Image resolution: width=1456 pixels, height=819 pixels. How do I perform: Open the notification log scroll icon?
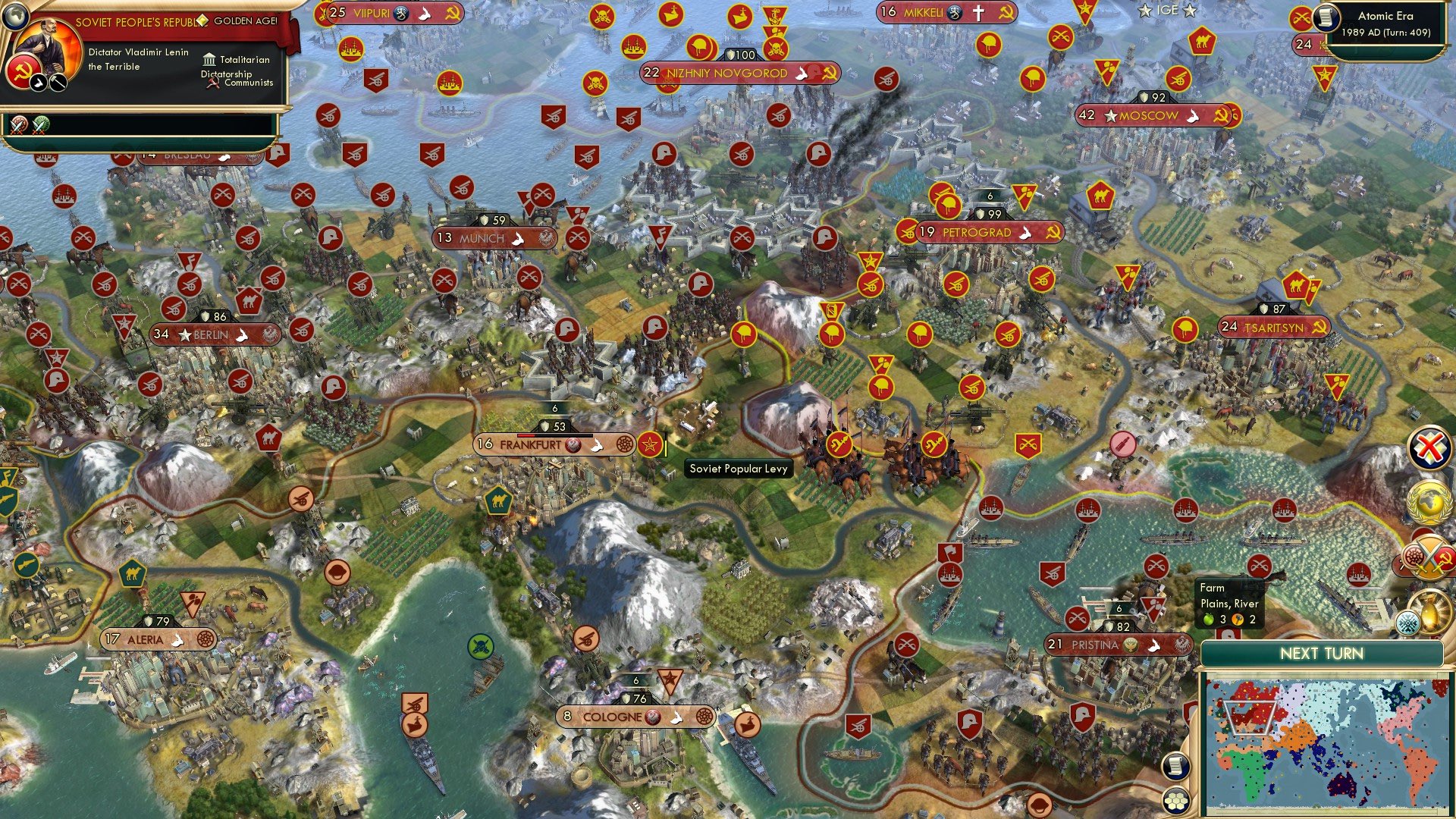1175,767
